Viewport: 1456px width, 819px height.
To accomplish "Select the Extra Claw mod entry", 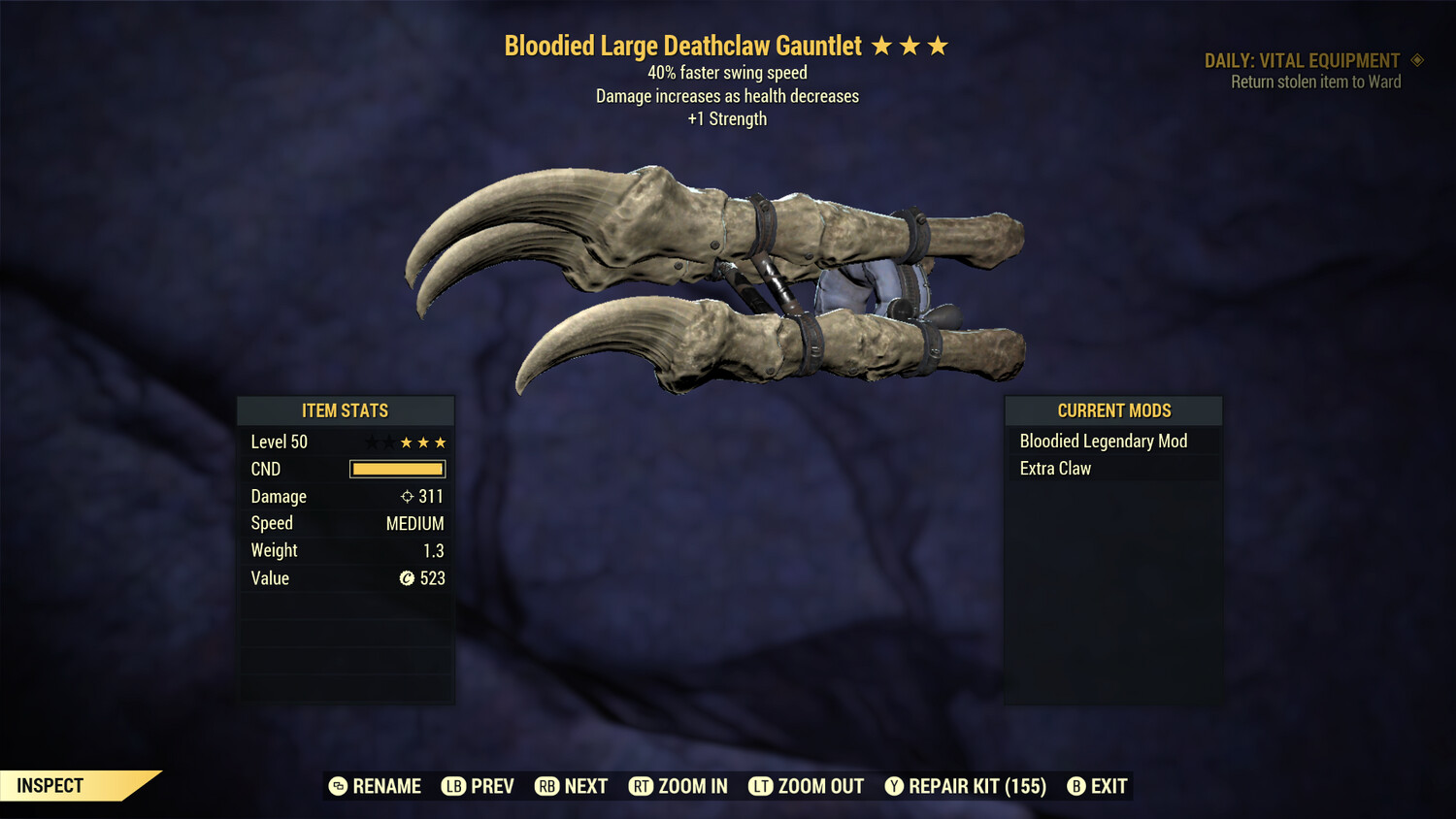I will click(x=1055, y=468).
